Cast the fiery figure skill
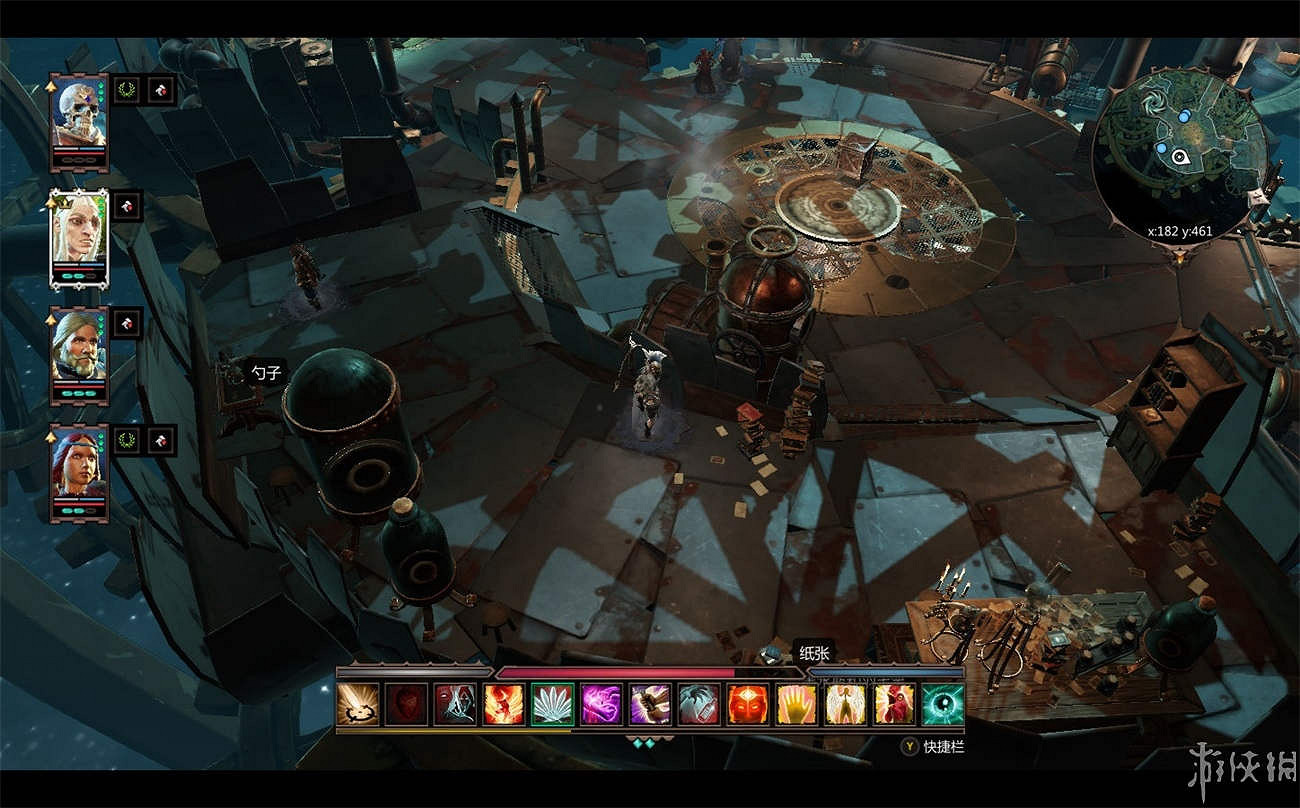The height and width of the screenshot is (808, 1300). (x=503, y=704)
